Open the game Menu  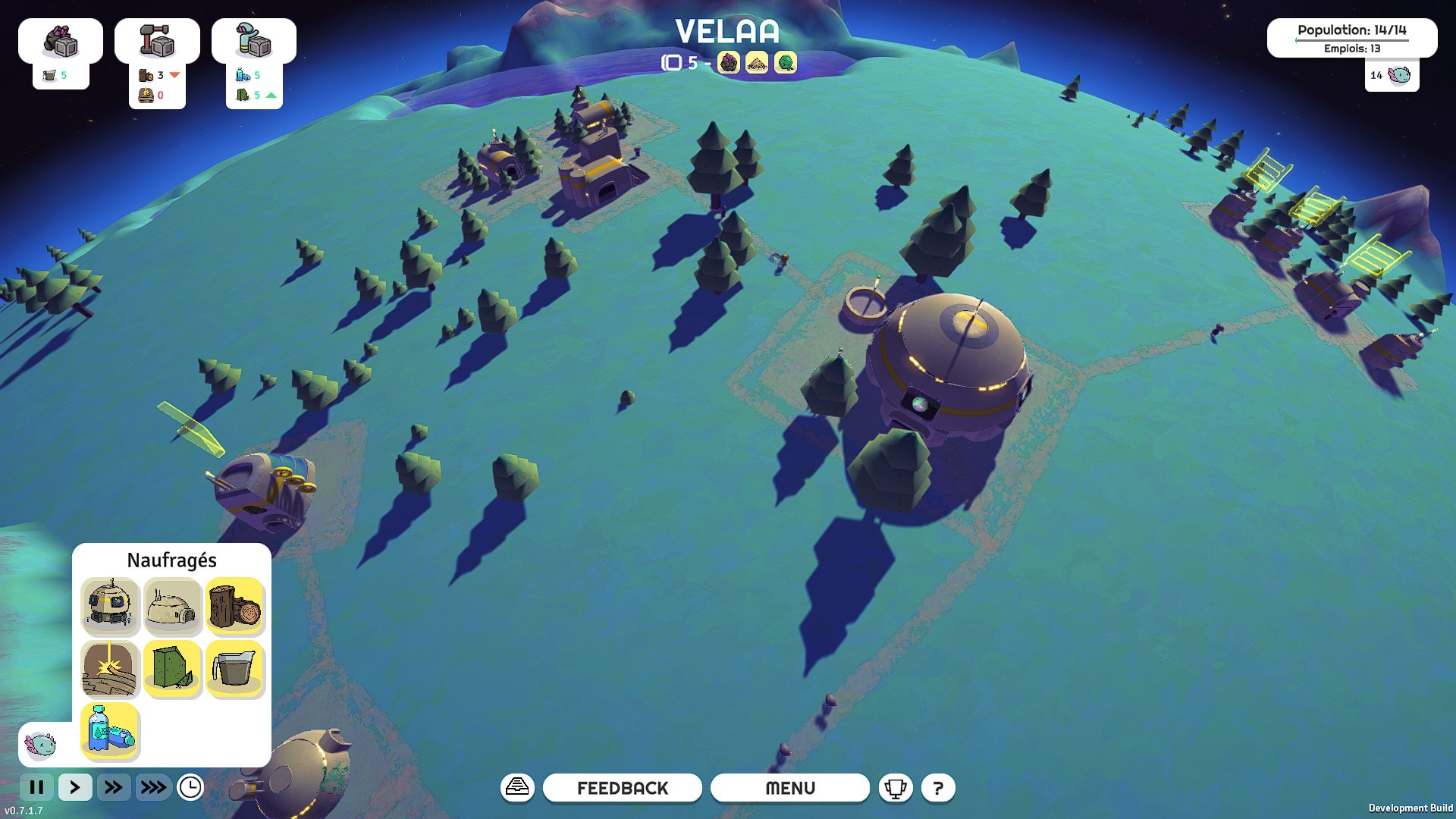[x=789, y=788]
